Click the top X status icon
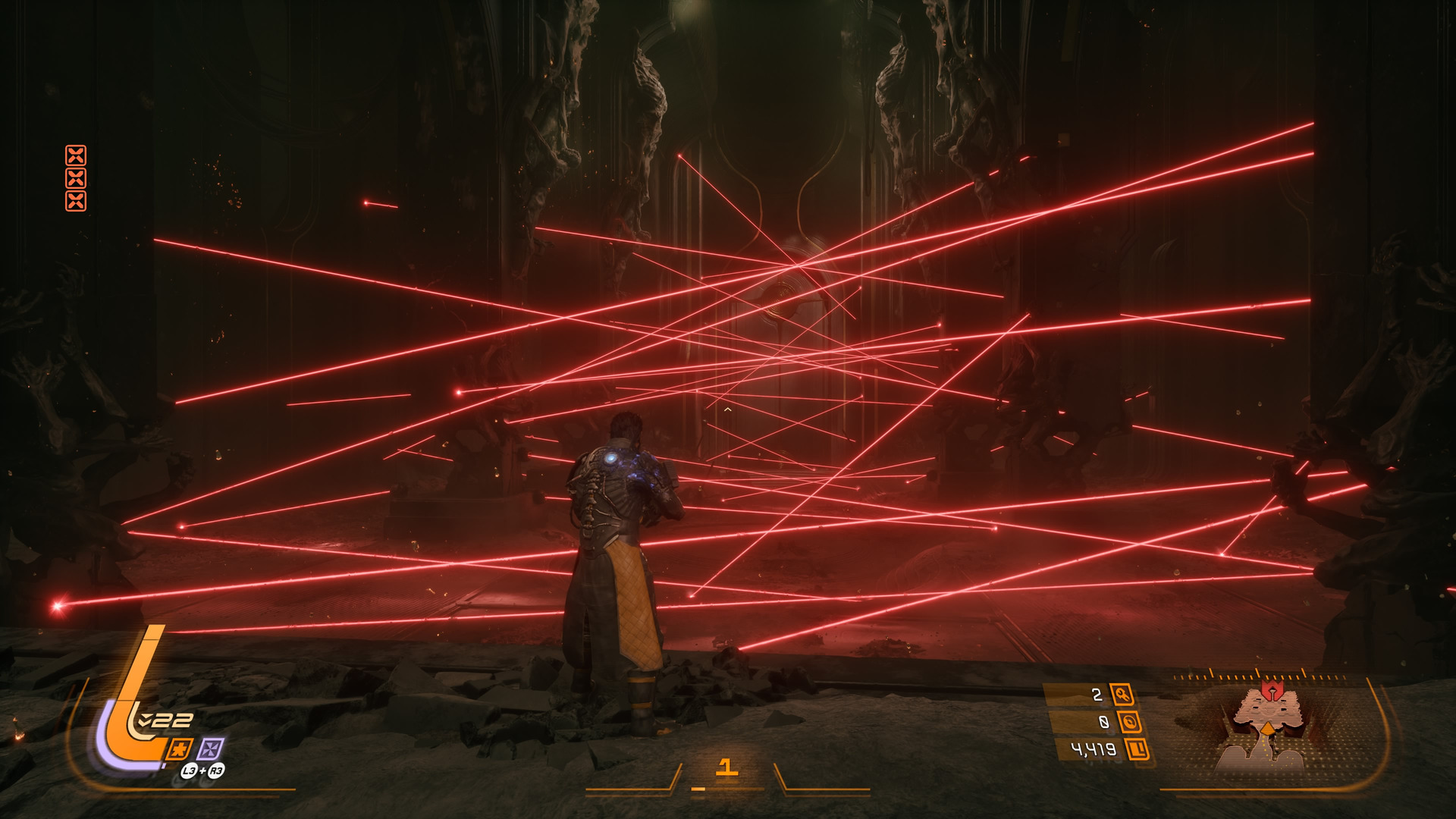The height and width of the screenshot is (819, 1456). point(76,156)
